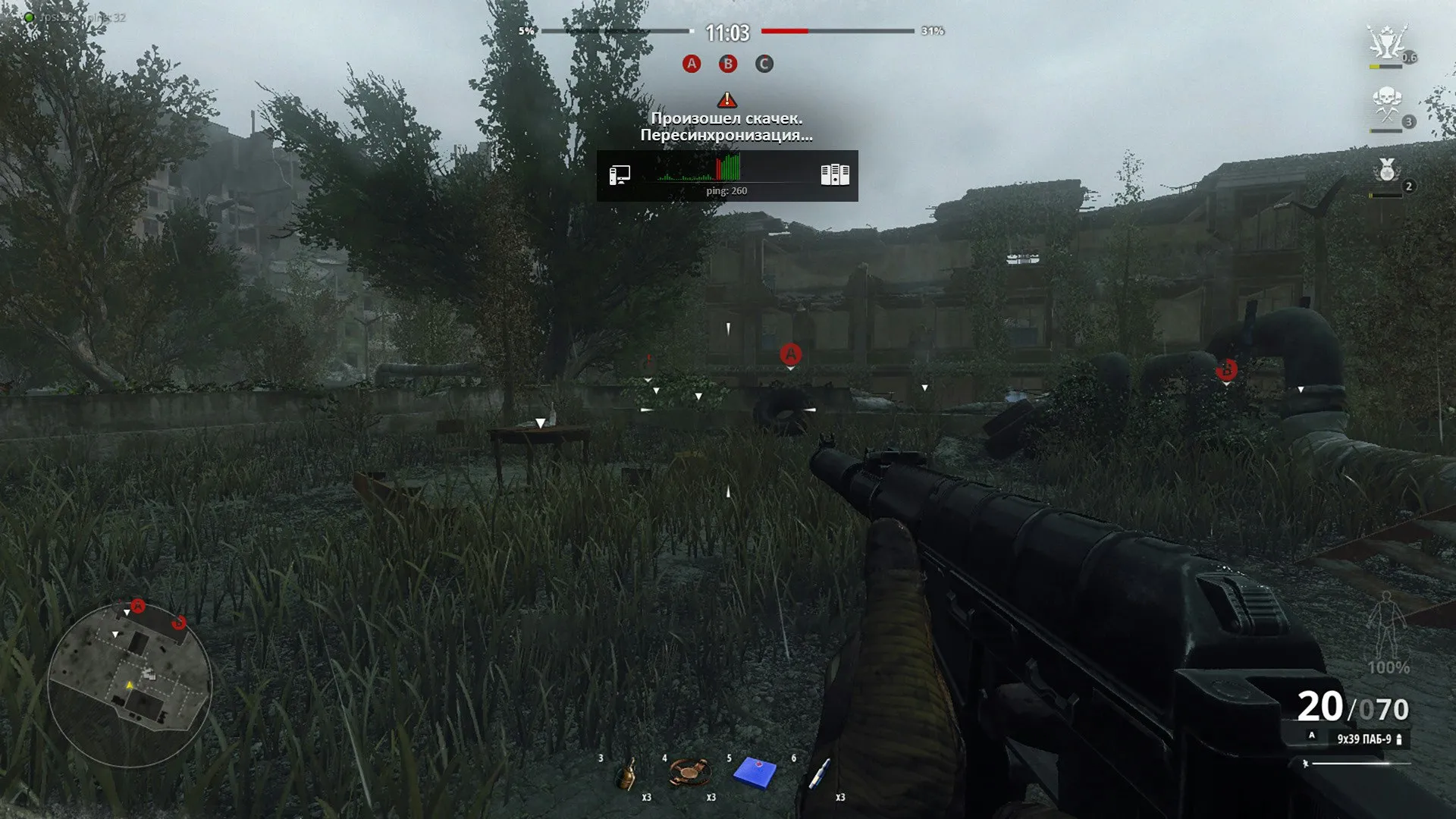
Task: Select objective marker C at top center
Action: (x=764, y=64)
